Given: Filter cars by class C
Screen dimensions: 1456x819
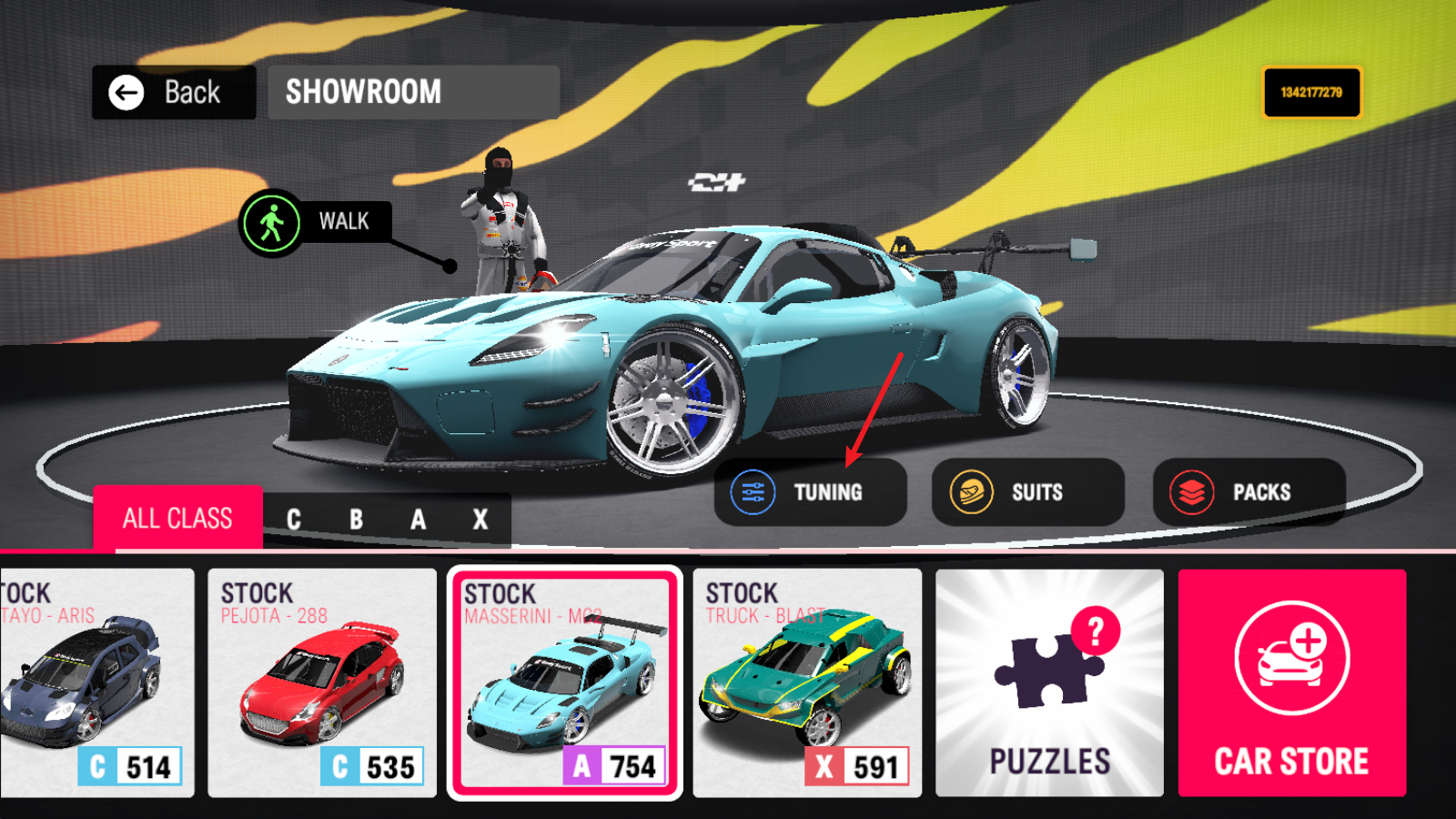Looking at the screenshot, I should (294, 520).
